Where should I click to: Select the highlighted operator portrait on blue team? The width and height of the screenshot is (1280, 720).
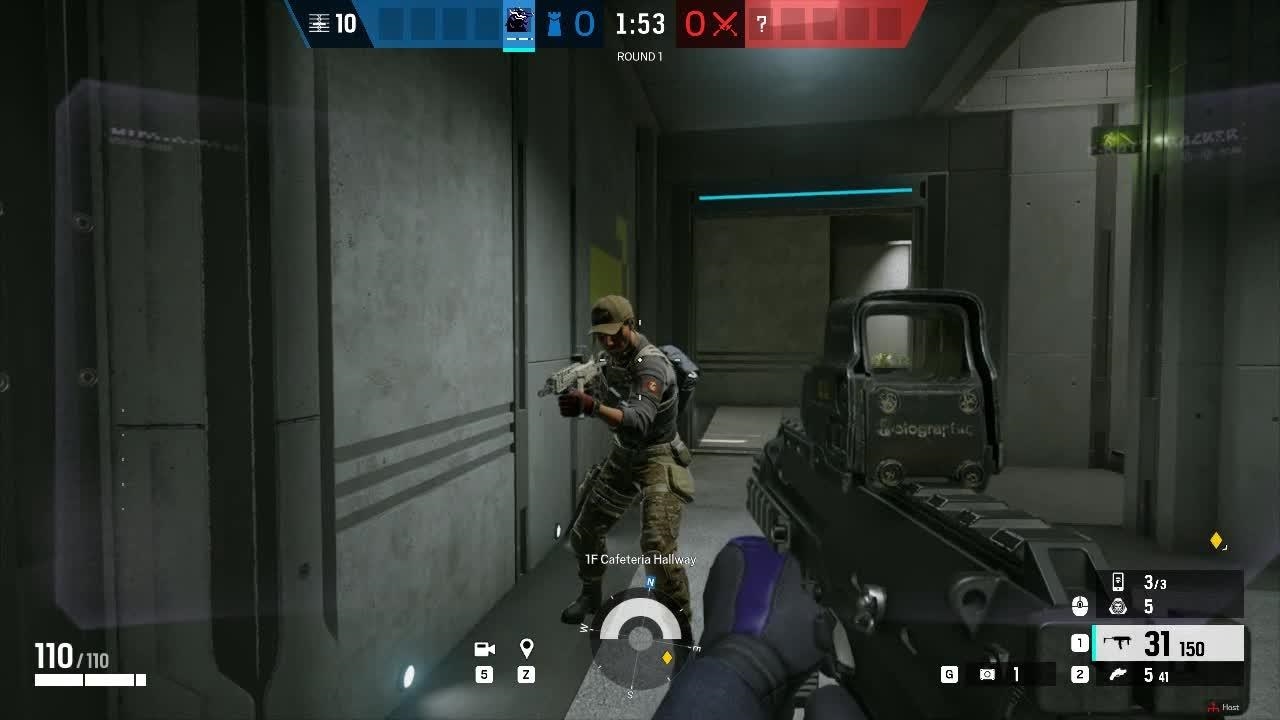point(518,22)
